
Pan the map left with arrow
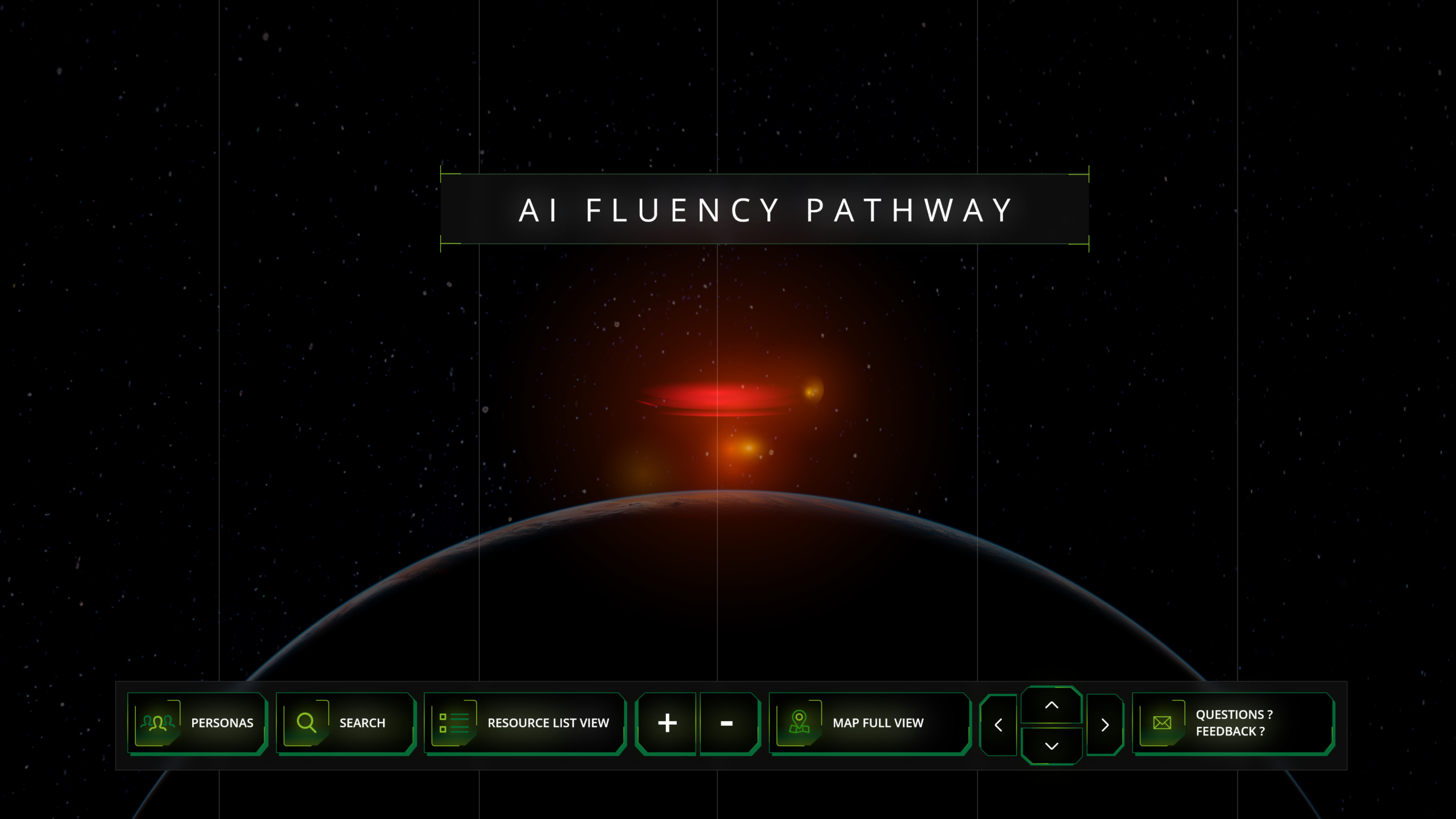point(998,725)
